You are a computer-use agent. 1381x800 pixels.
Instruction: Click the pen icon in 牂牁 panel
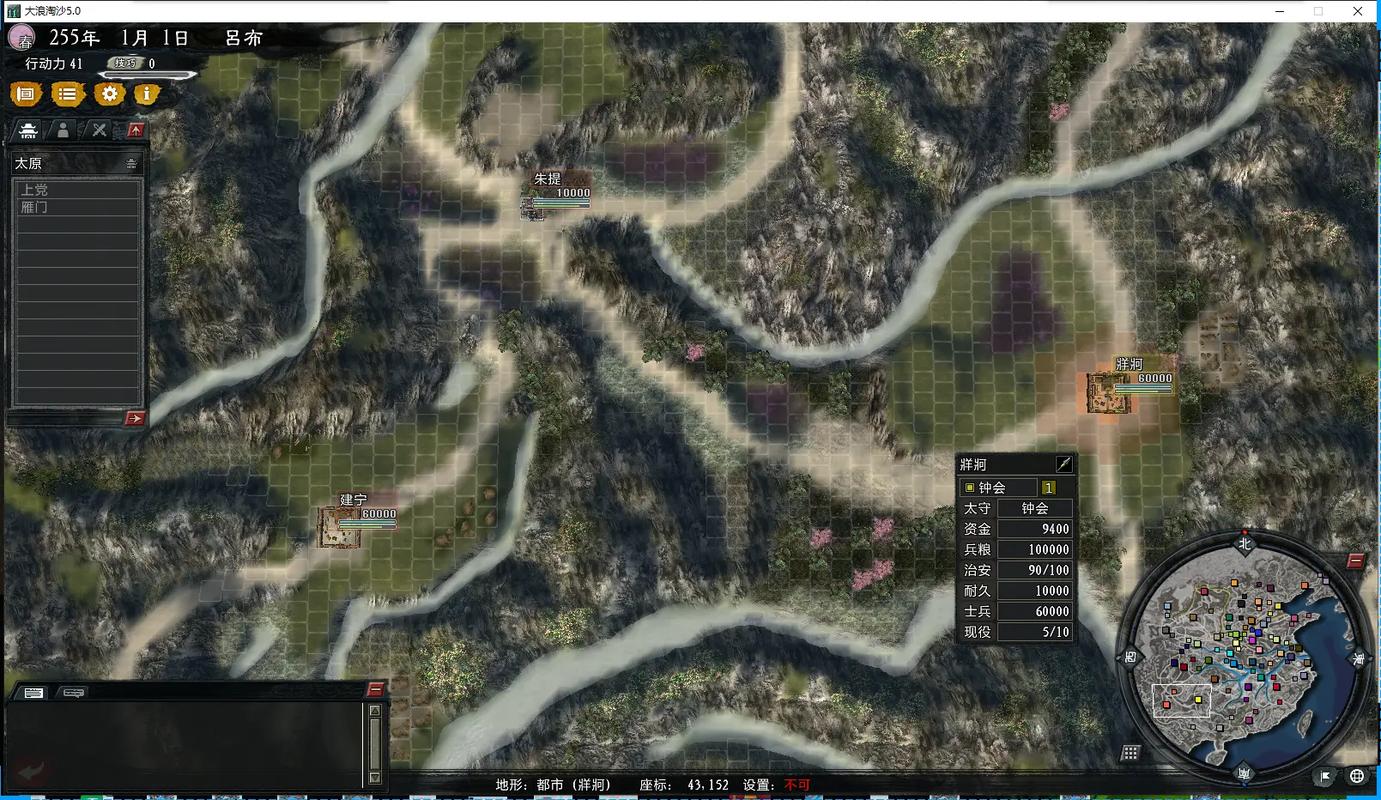[x=1064, y=464]
